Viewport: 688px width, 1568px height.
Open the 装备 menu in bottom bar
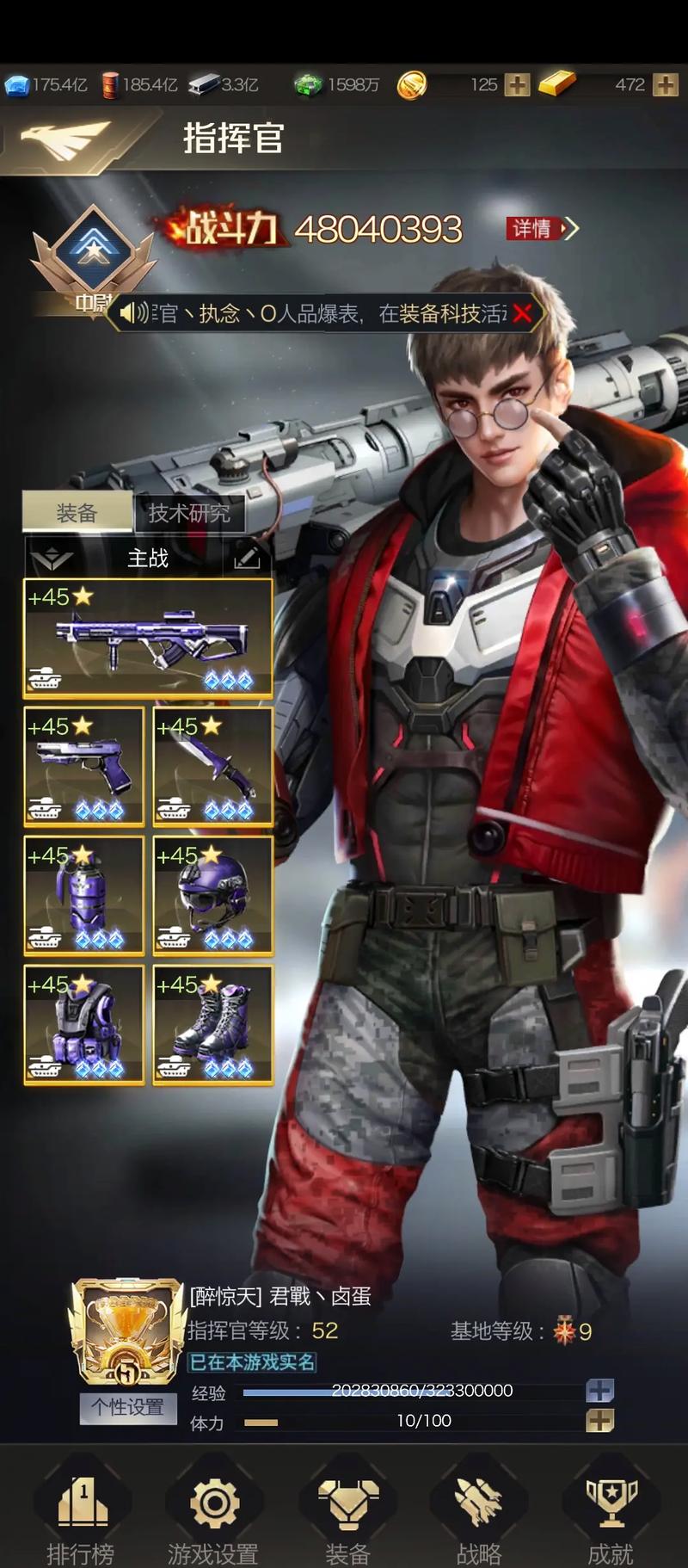tap(347, 1516)
